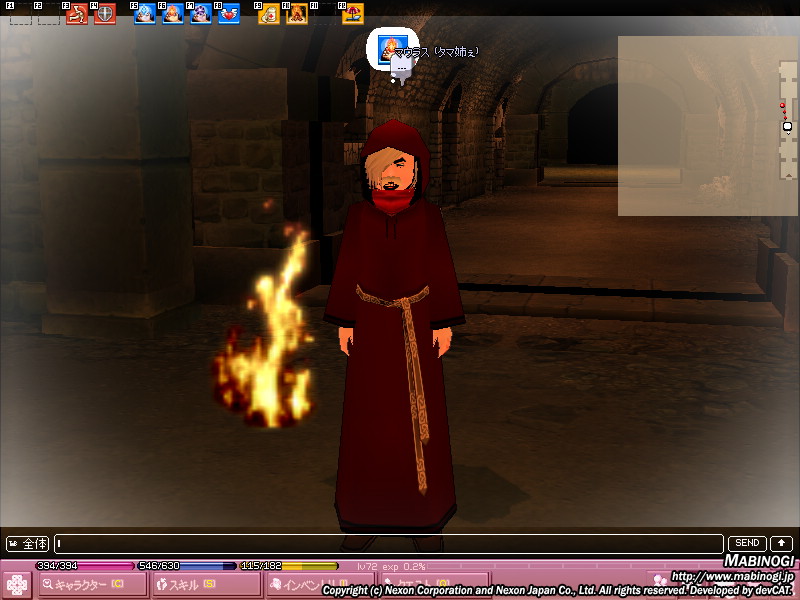Viewport: 800px width, 600px height.
Task: Open the キャラクター character window
Action: click(90, 584)
